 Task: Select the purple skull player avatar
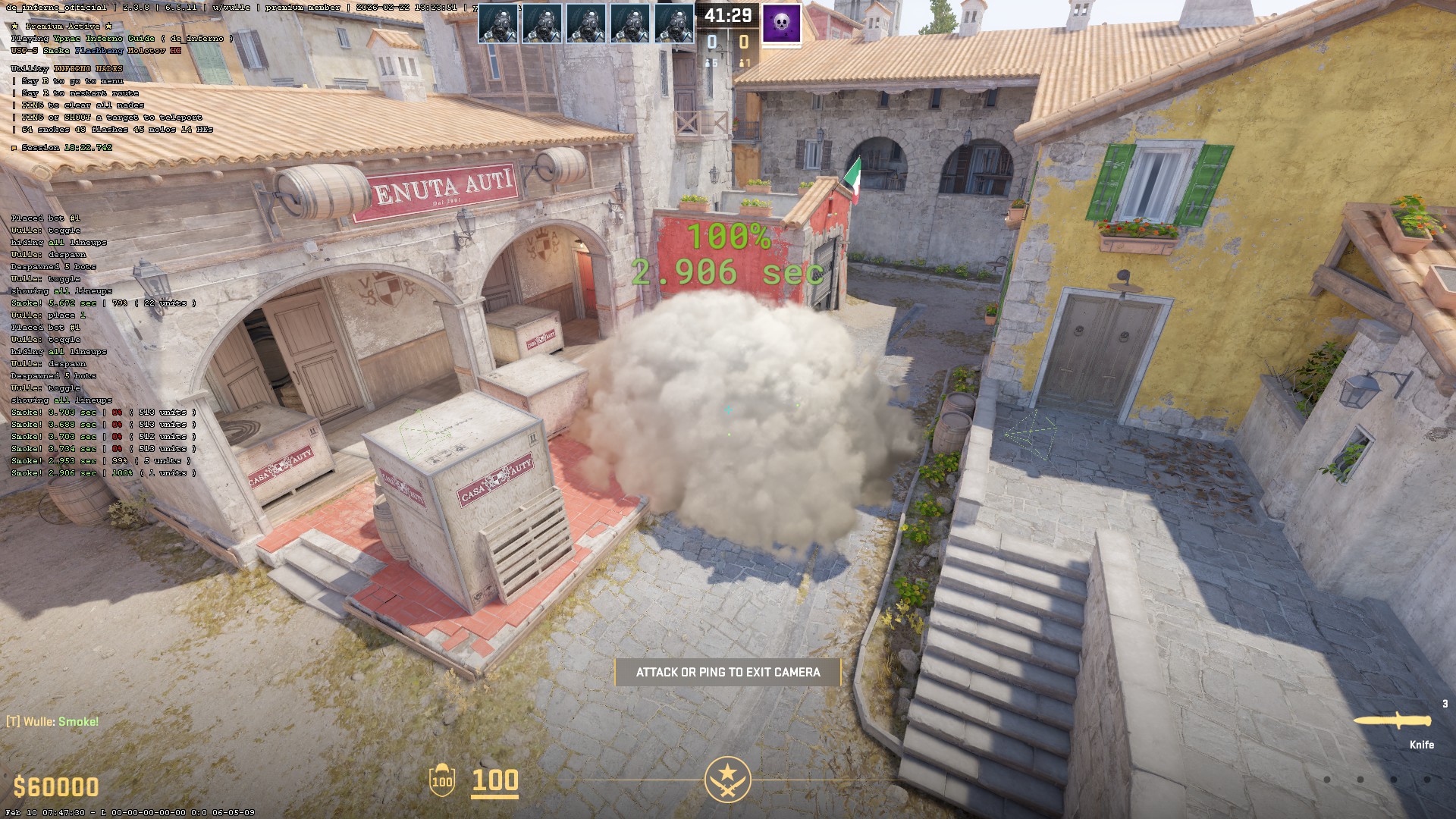click(x=781, y=24)
